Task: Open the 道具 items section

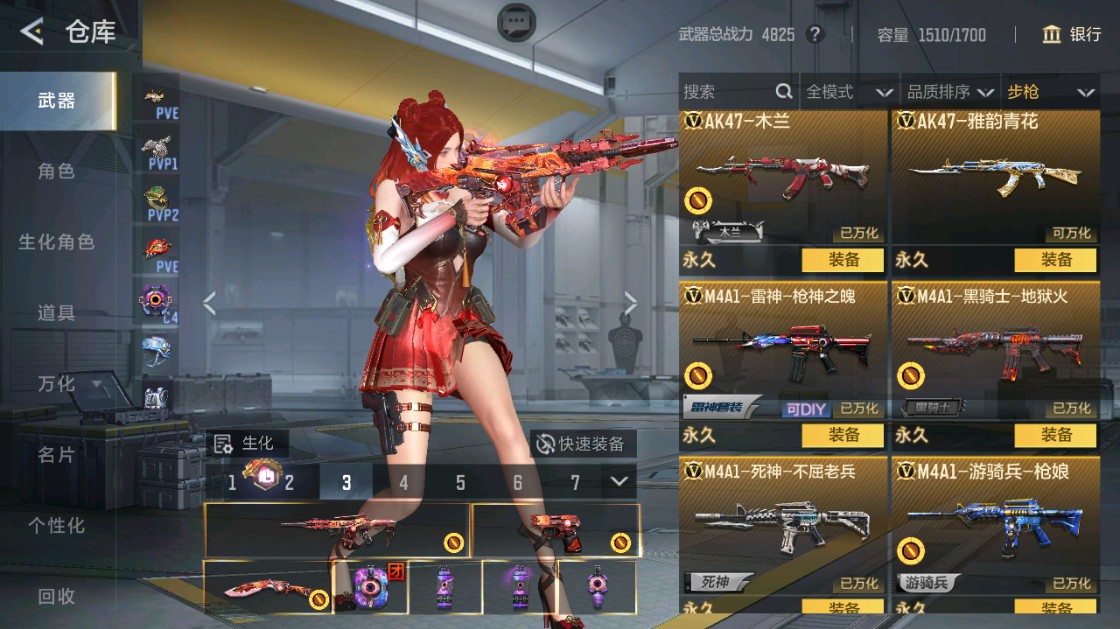Action: pyautogui.click(x=57, y=313)
